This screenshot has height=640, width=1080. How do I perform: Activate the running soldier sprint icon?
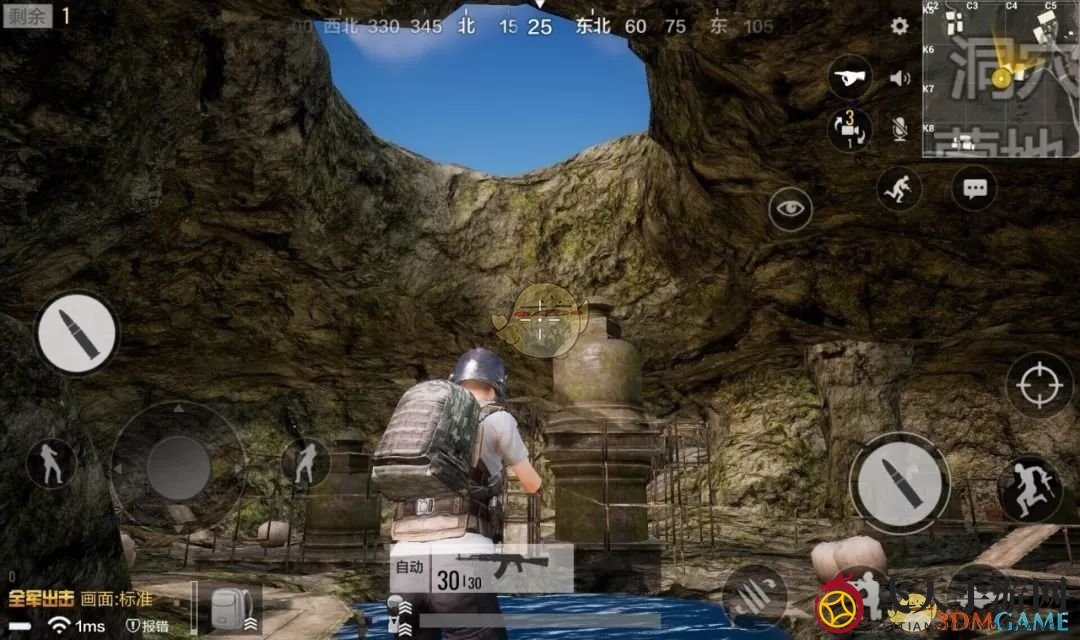[x=899, y=188]
